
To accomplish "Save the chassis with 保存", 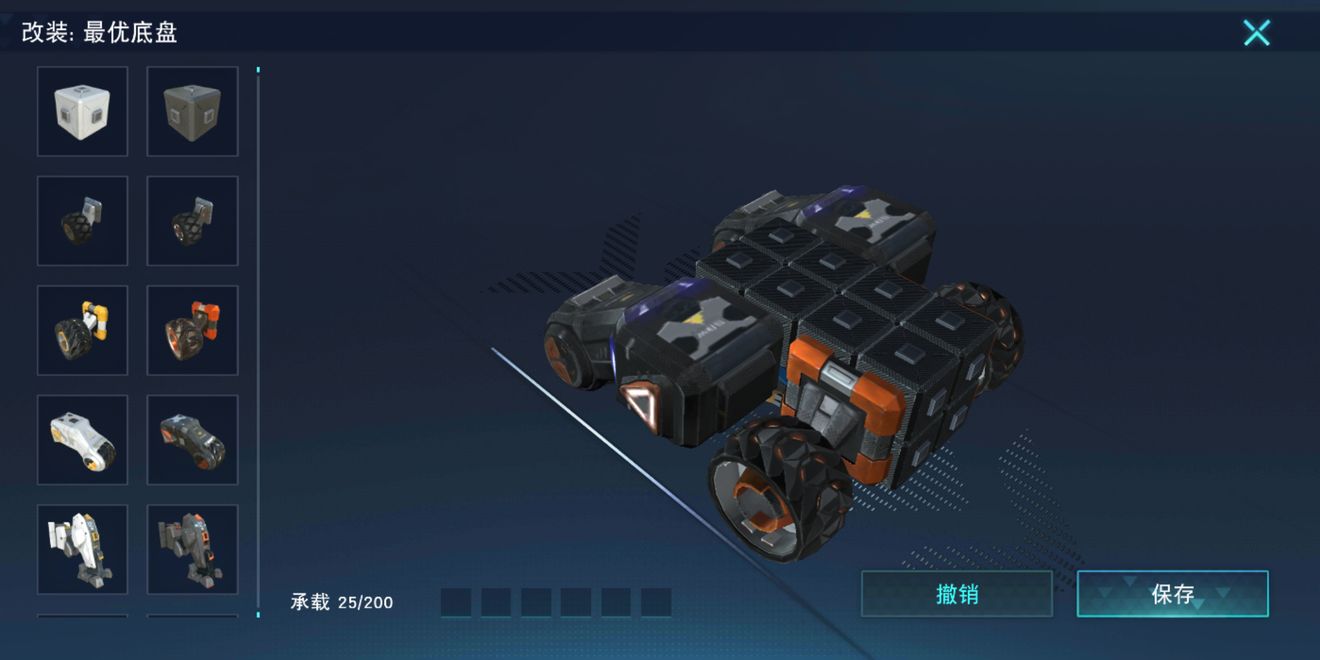I will (1172, 594).
